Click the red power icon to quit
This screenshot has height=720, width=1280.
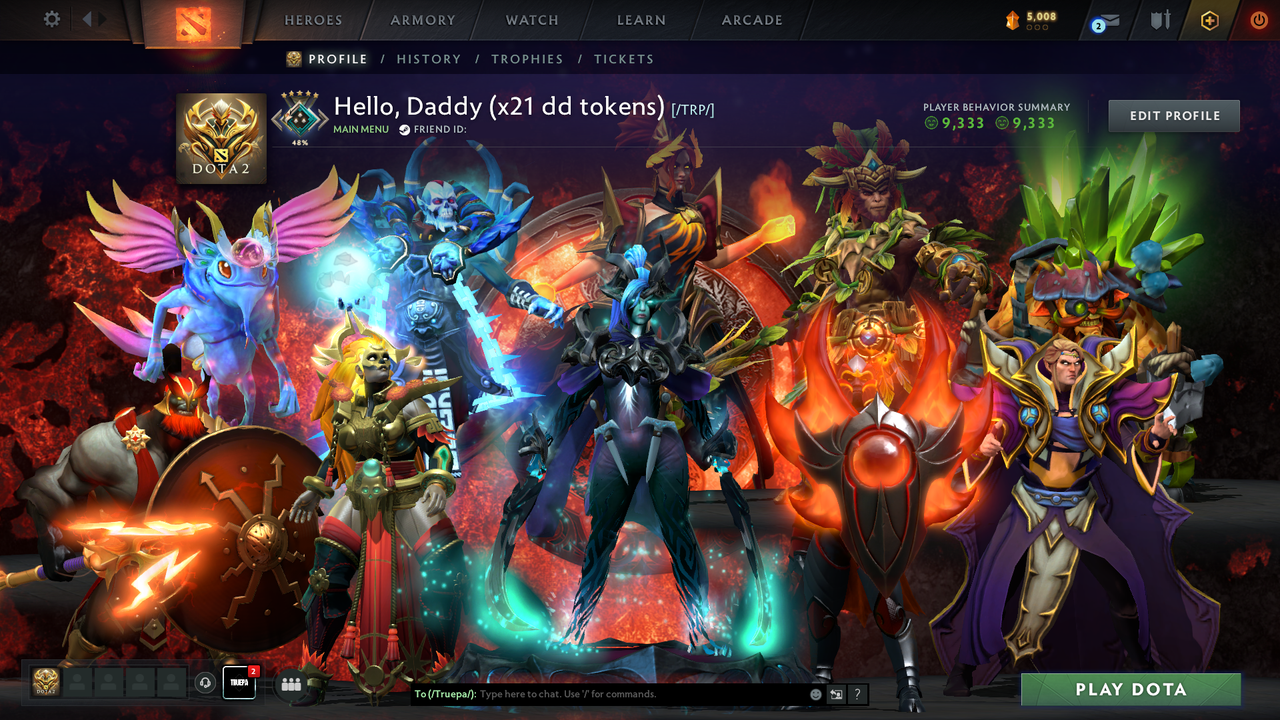click(x=1258, y=20)
